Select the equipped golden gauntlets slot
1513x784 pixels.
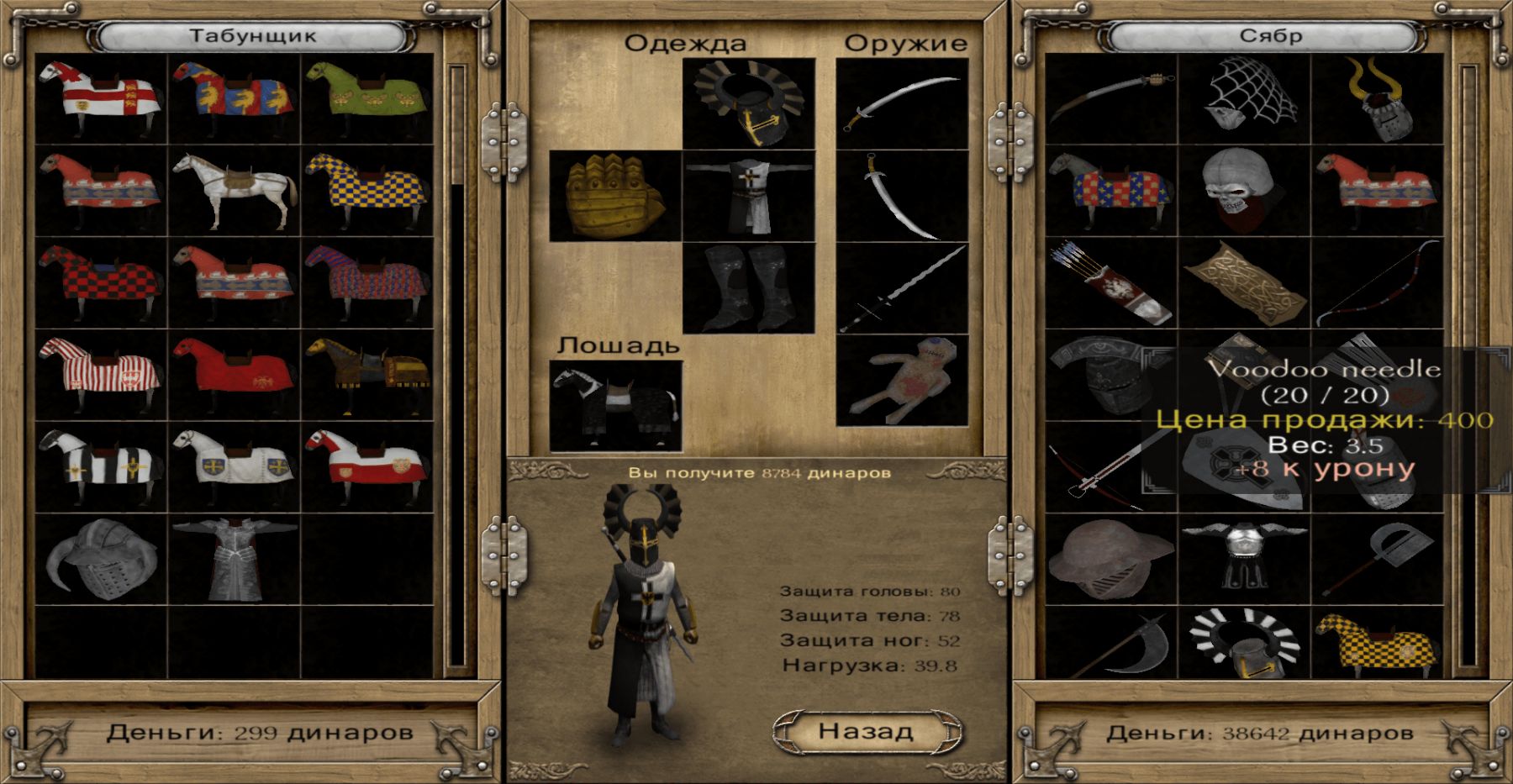coord(615,196)
